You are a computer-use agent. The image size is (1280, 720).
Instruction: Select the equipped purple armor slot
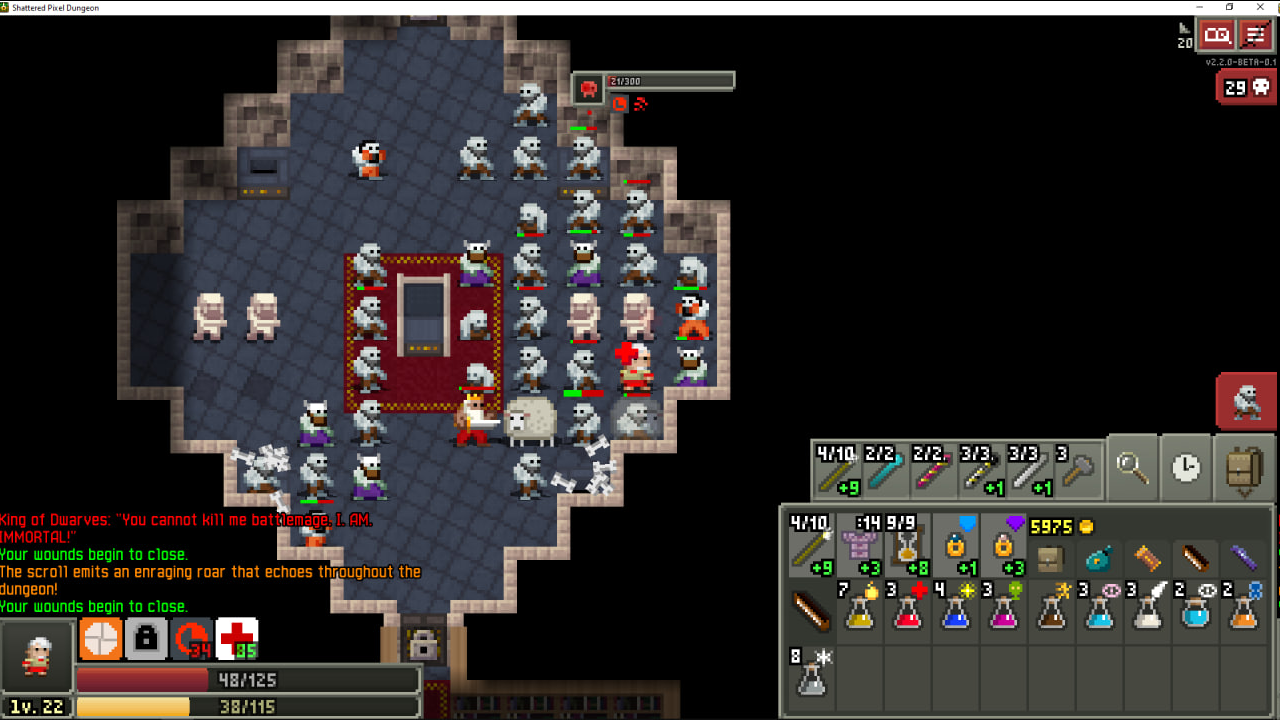[859, 546]
